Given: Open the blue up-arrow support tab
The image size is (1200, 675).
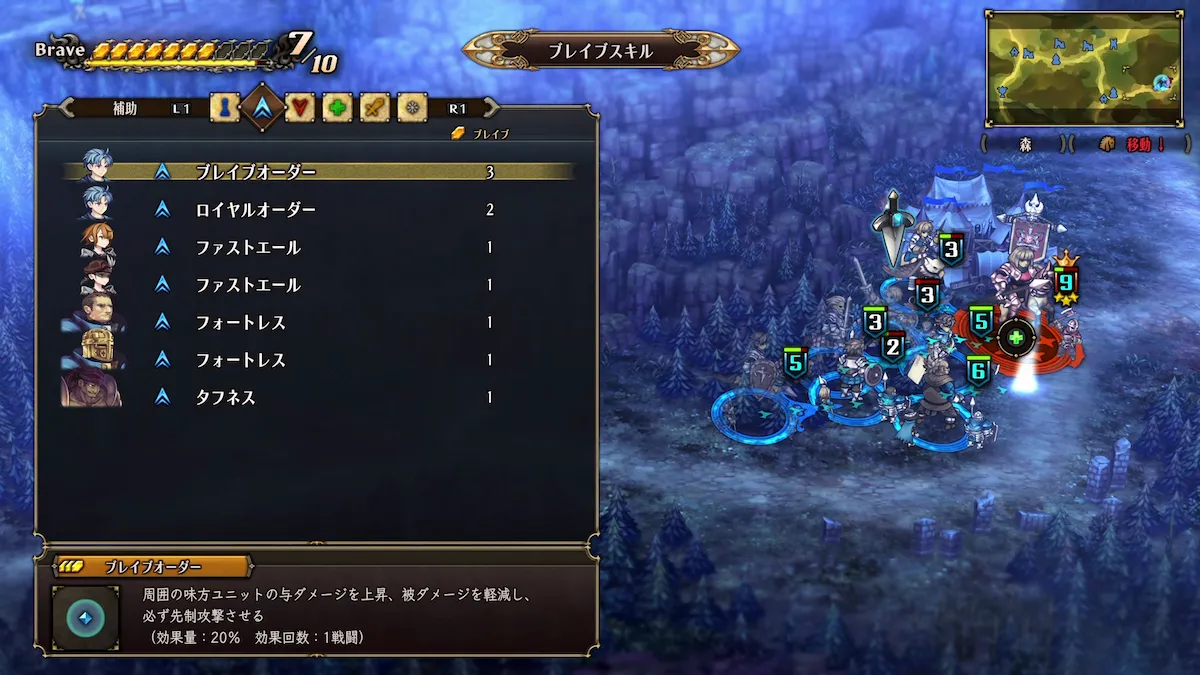Looking at the screenshot, I should pos(262,107).
